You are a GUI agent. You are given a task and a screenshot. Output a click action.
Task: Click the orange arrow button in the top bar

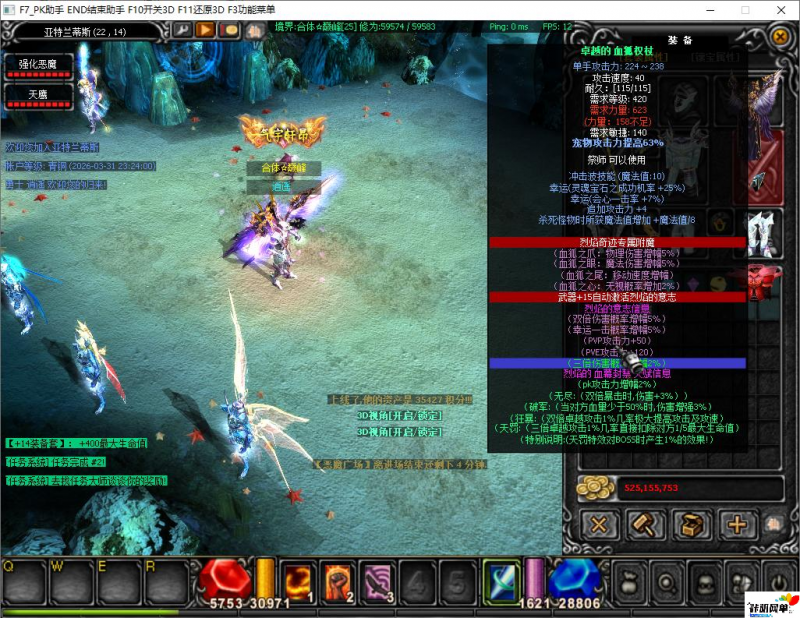(205, 30)
